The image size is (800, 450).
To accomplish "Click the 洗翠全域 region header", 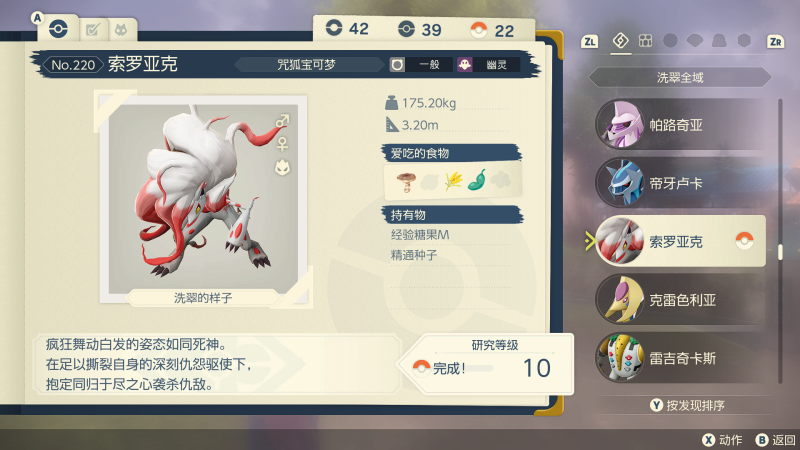I will pos(679,77).
